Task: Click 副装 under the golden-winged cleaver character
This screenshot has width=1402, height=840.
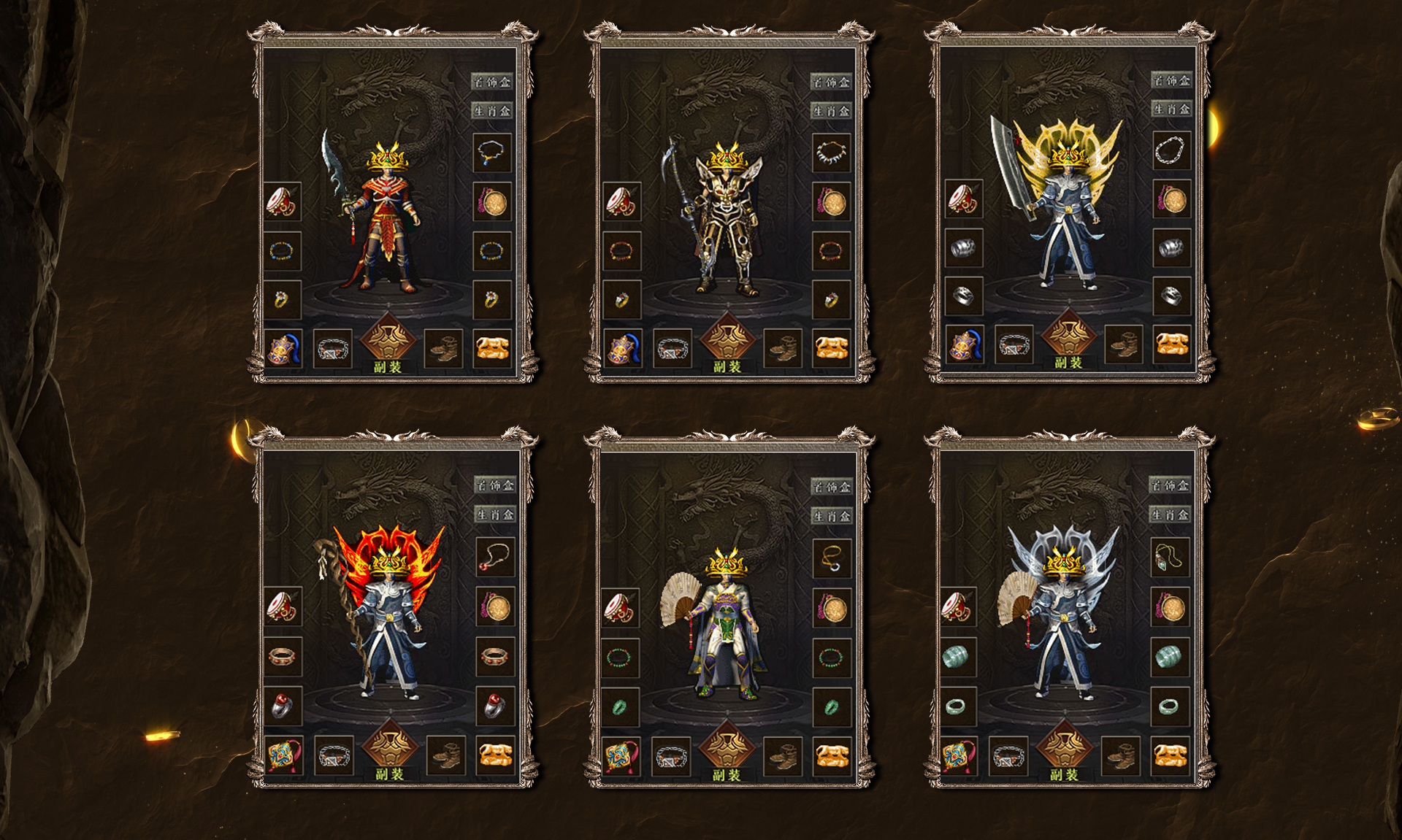Action: 1068,362
